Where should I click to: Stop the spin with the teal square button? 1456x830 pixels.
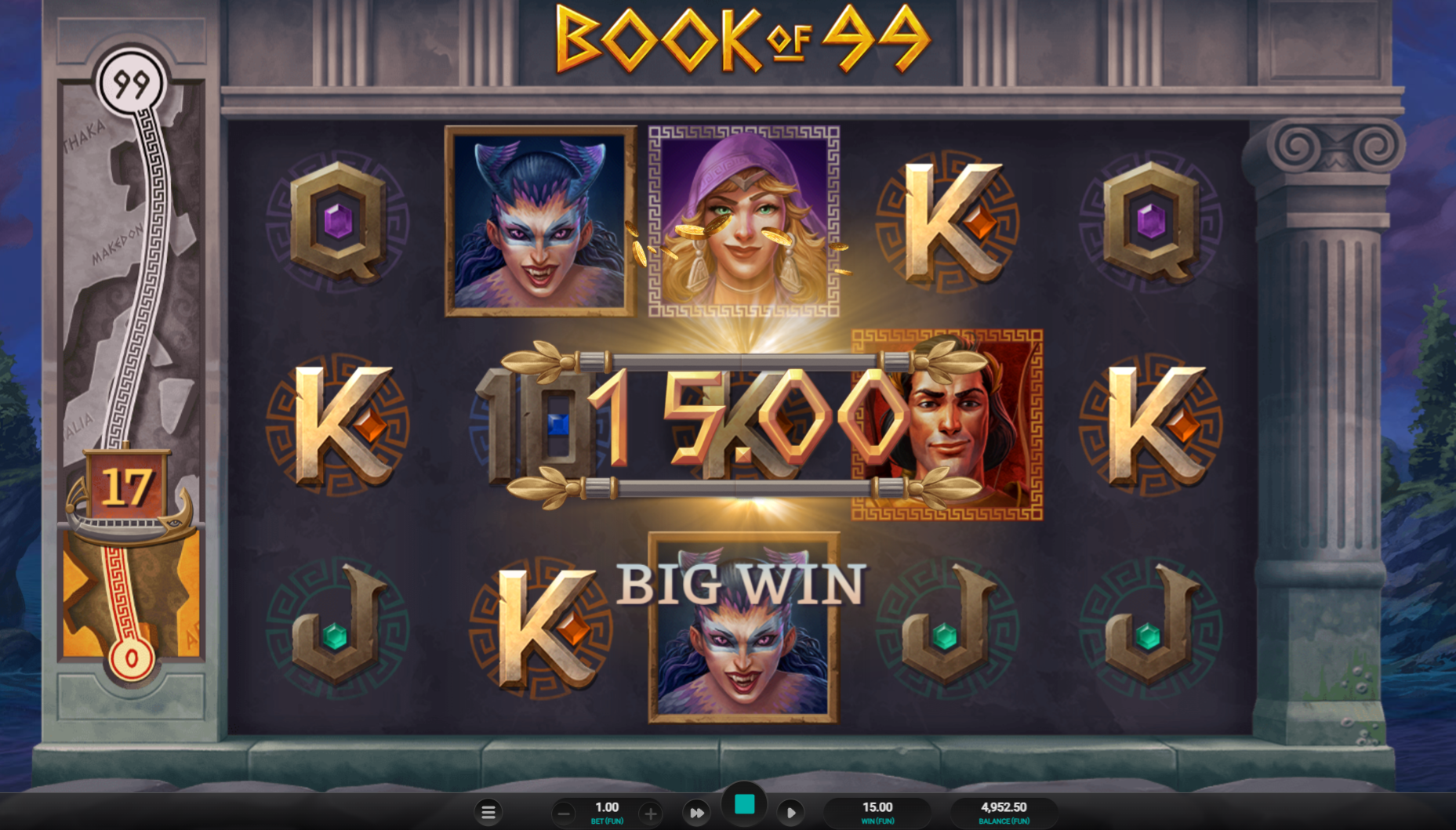coord(744,804)
